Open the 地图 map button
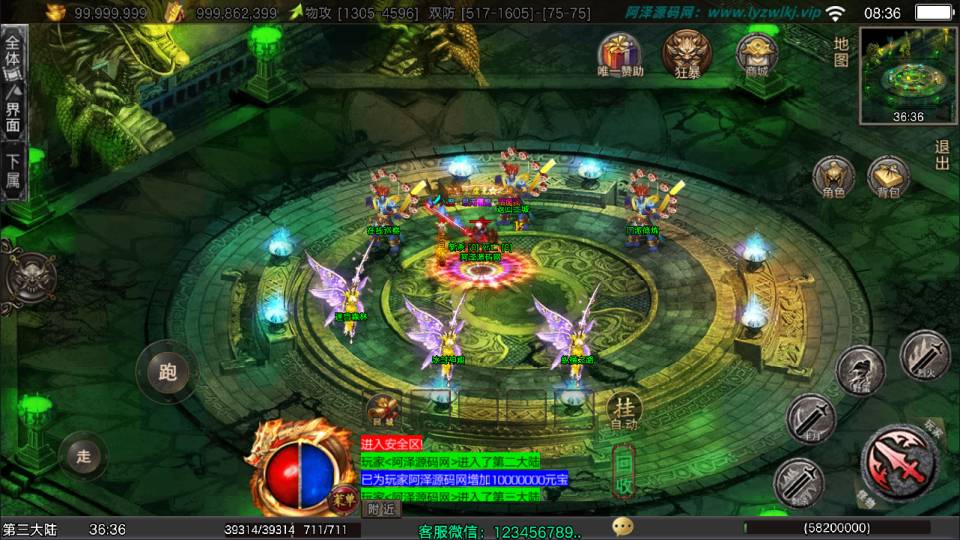 pyautogui.click(x=842, y=52)
